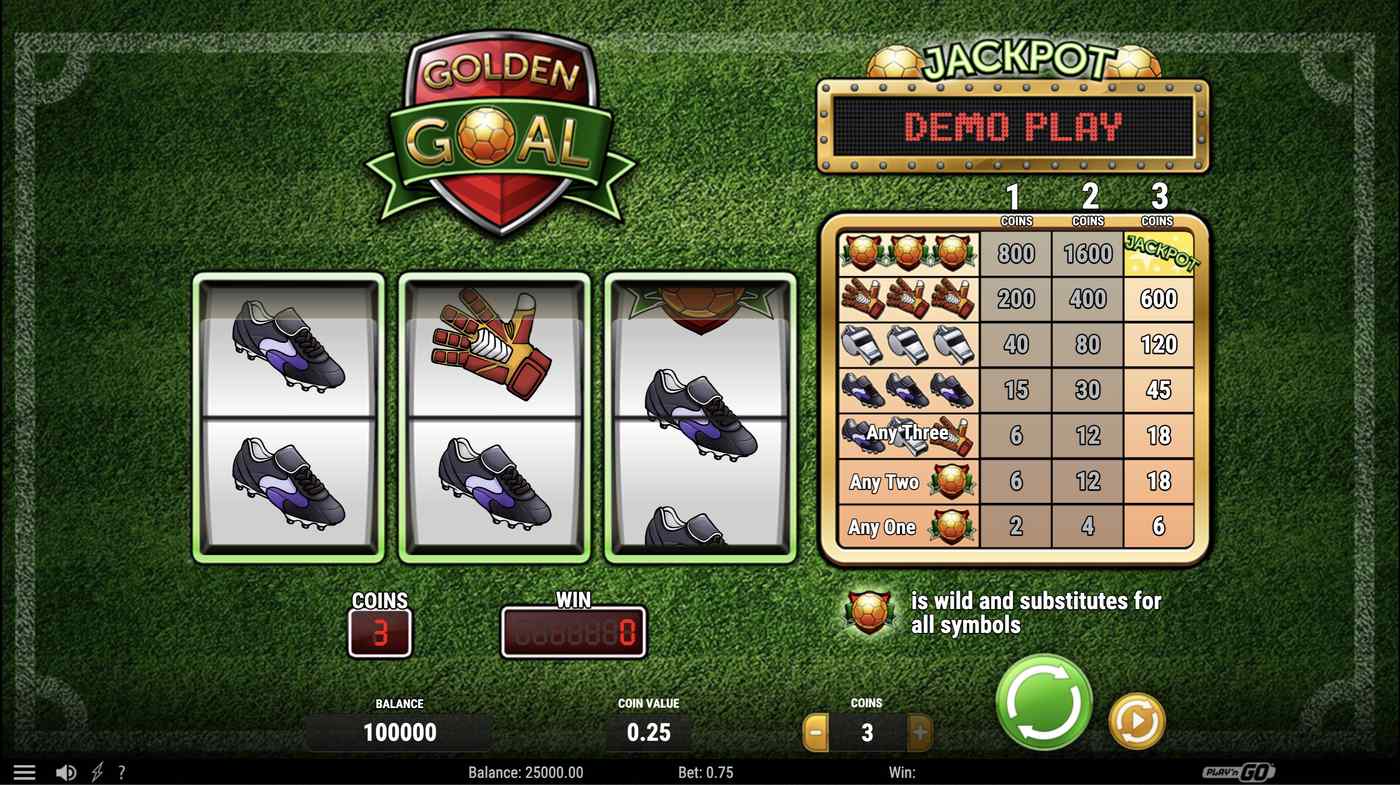Select the Any Three row in the paytable

point(905,433)
